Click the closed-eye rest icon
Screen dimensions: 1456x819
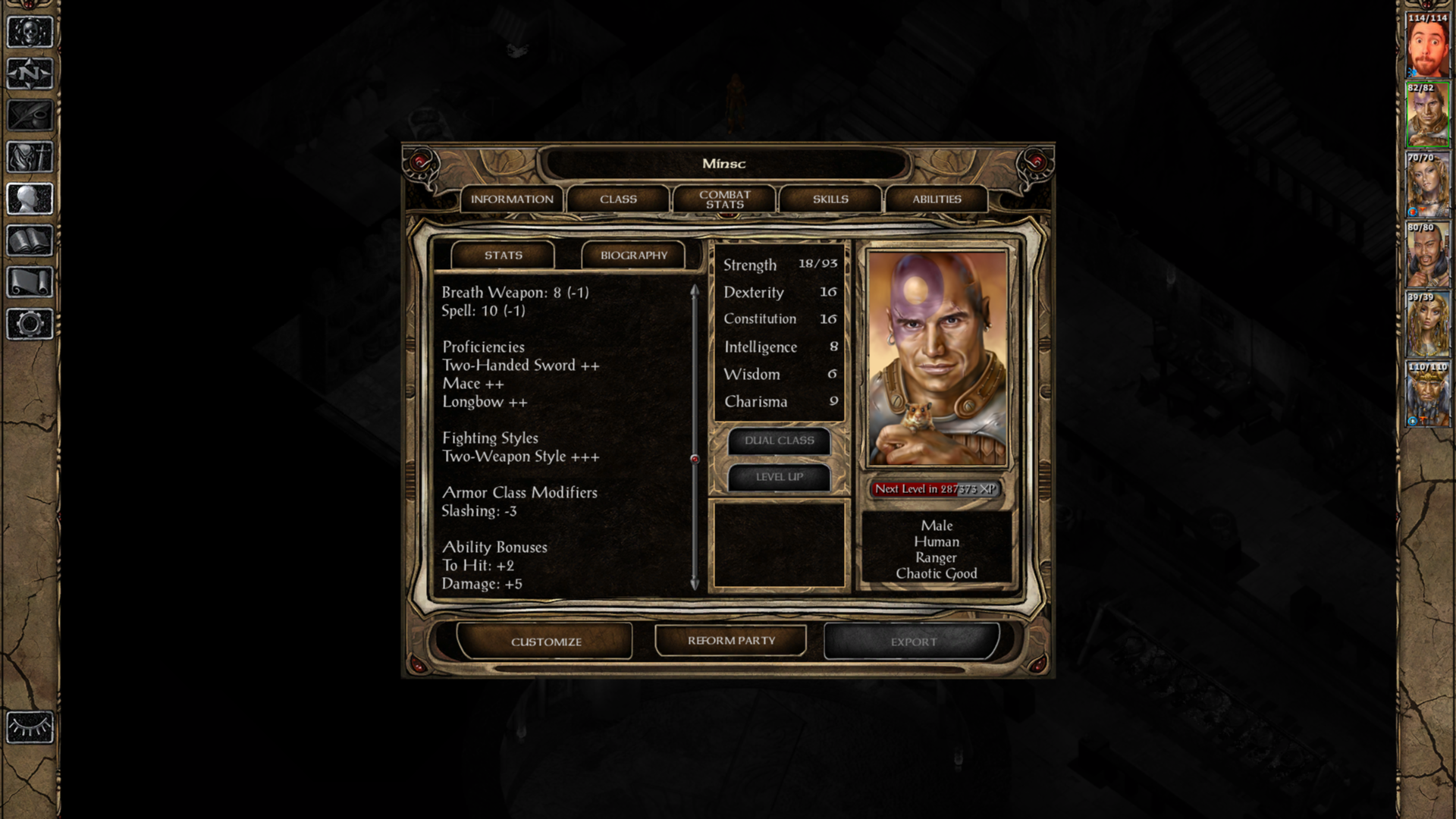click(30, 728)
